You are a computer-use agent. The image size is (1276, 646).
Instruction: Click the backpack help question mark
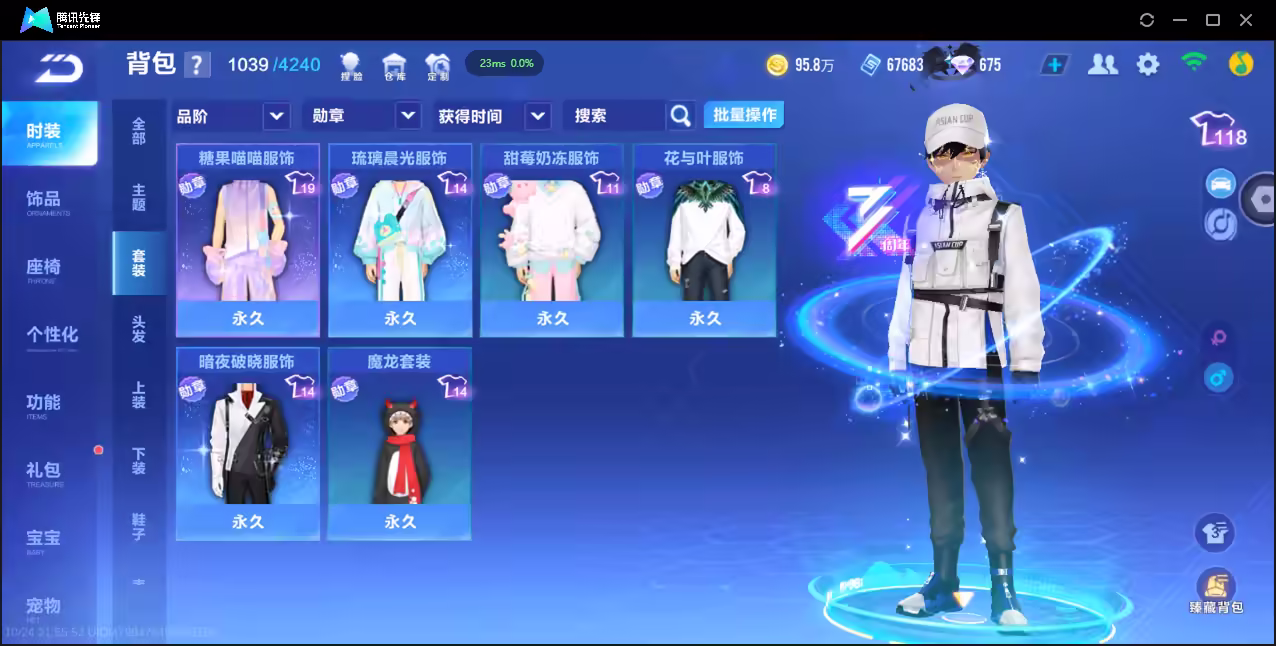tap(198, 65)
